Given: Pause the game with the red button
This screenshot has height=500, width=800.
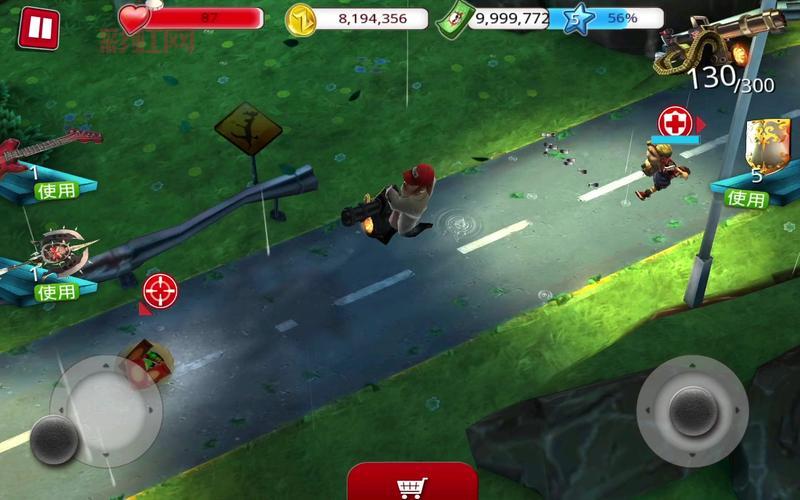Looking at the screenshot, I should point(38,28).
